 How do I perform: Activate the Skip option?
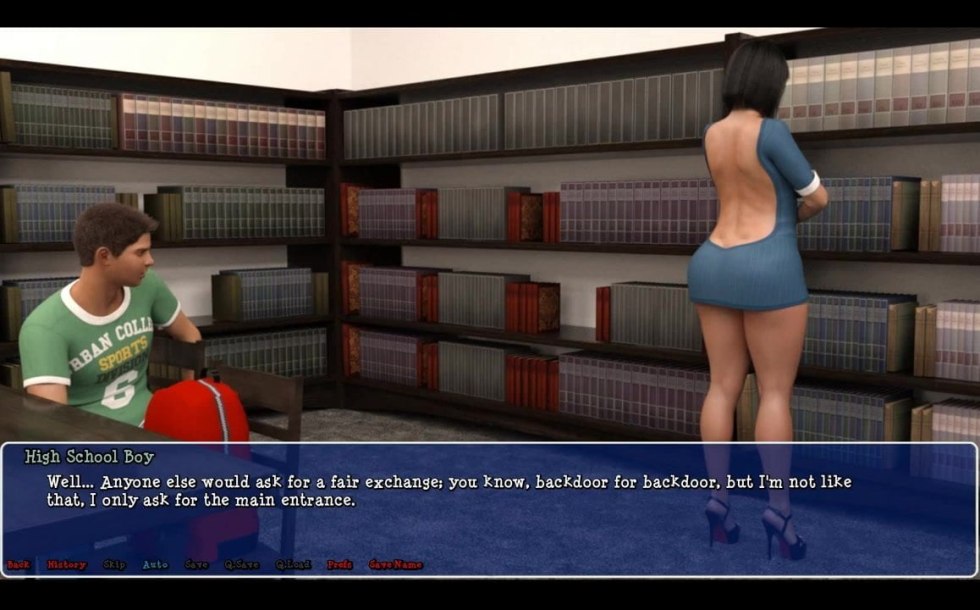(114, 565)
